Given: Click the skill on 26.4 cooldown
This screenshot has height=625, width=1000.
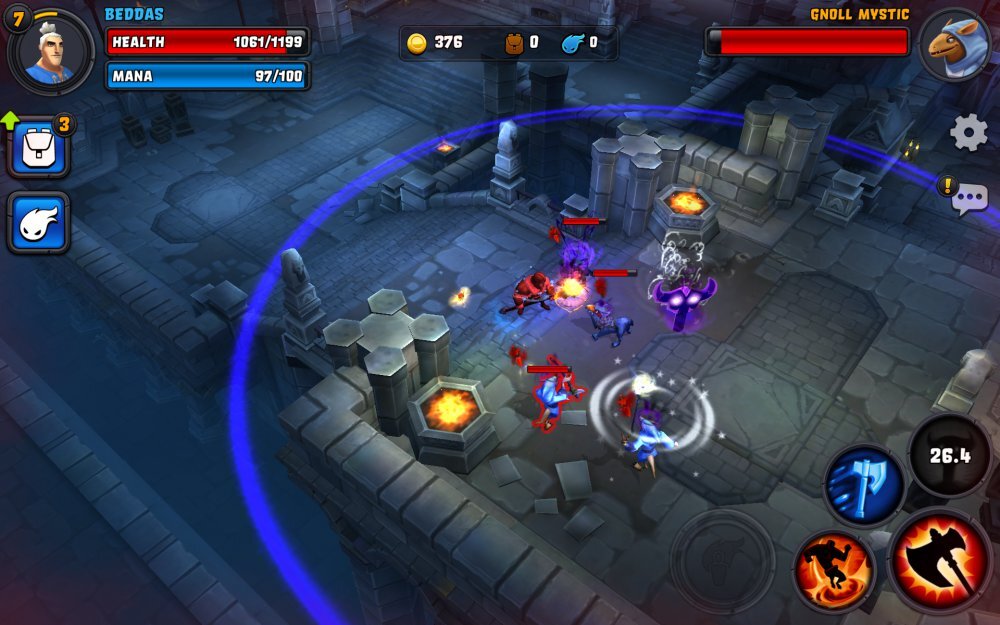Looking at the screenshot, I should (x=949, y=456).
